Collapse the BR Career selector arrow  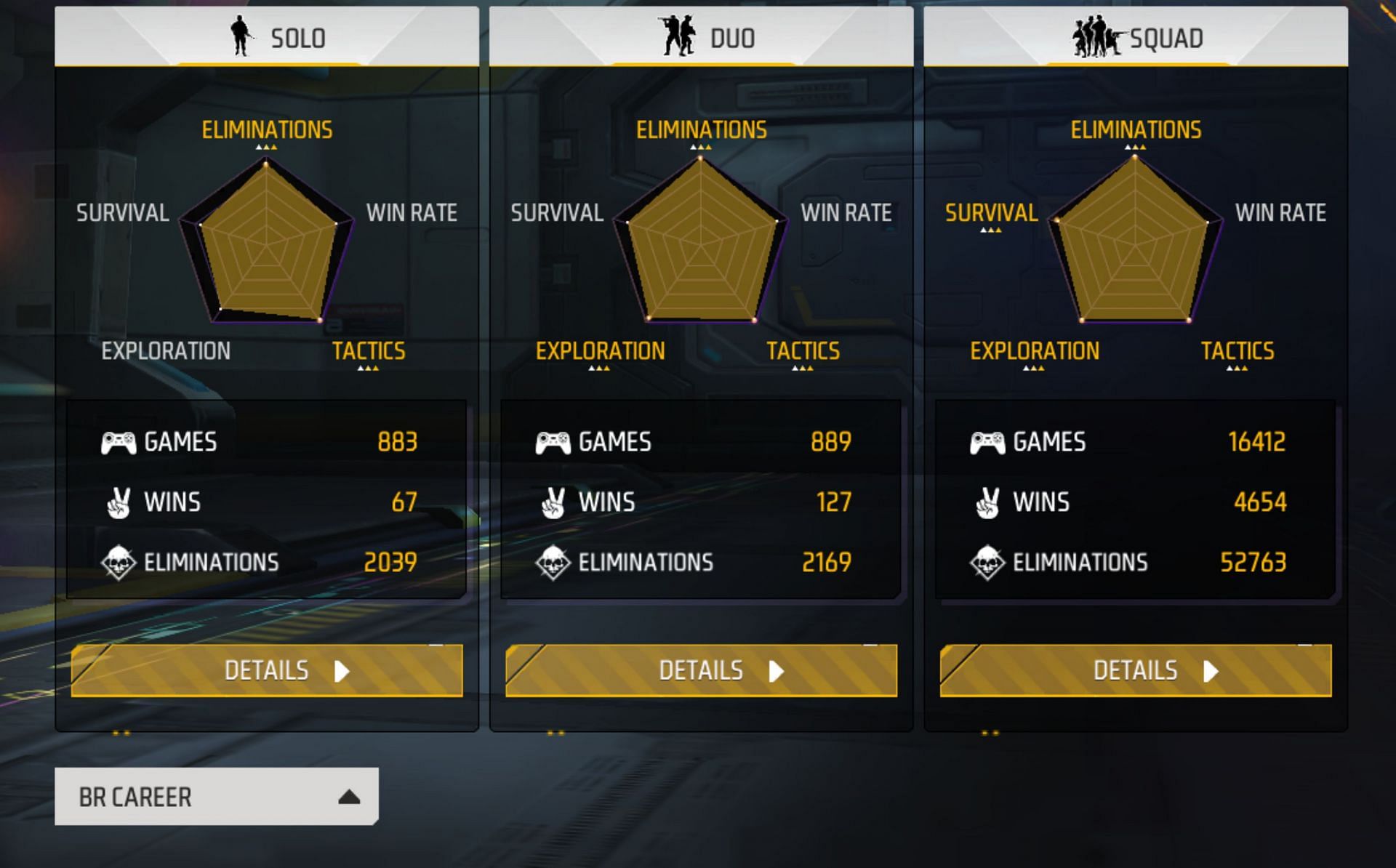point(348,796)
